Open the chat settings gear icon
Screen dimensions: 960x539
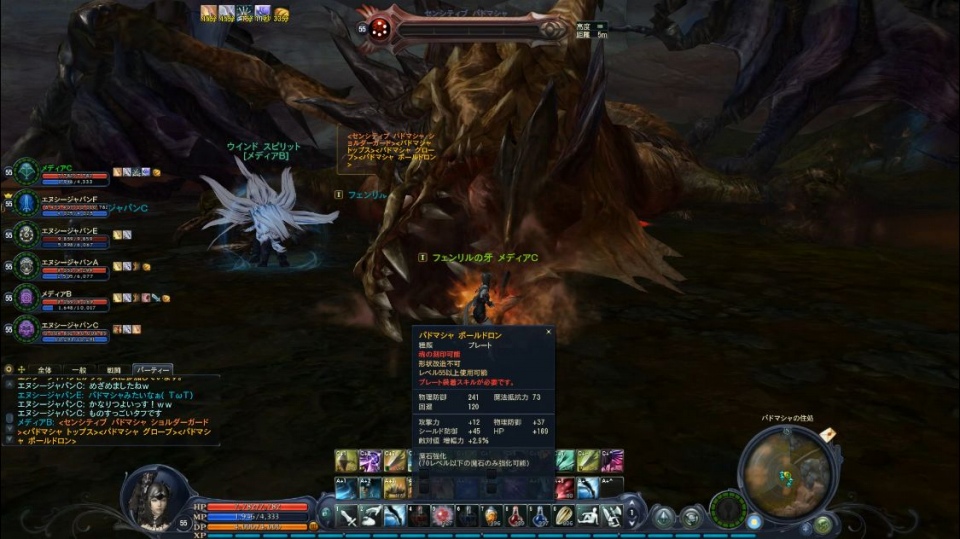tap(9, 369)
